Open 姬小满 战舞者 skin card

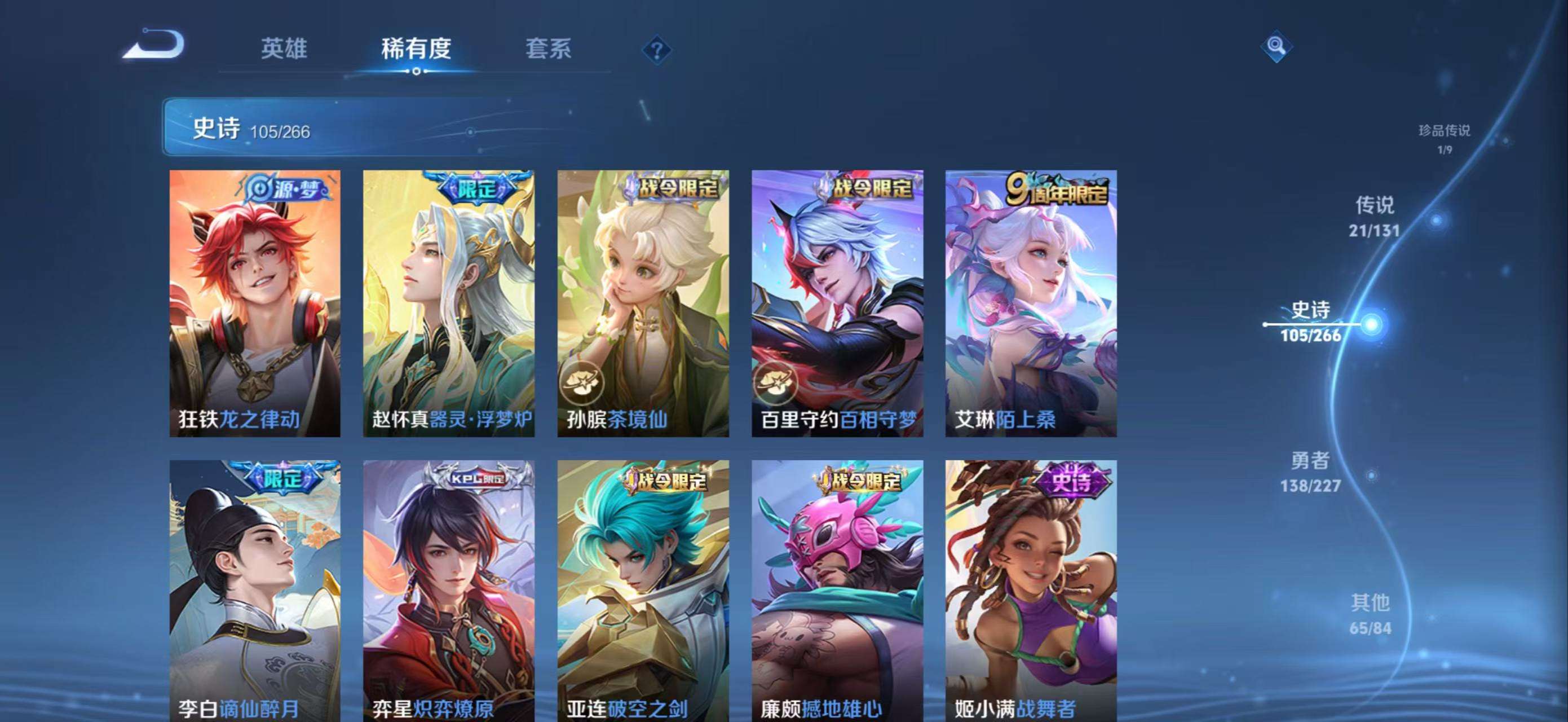click(x=1031, y=591)
